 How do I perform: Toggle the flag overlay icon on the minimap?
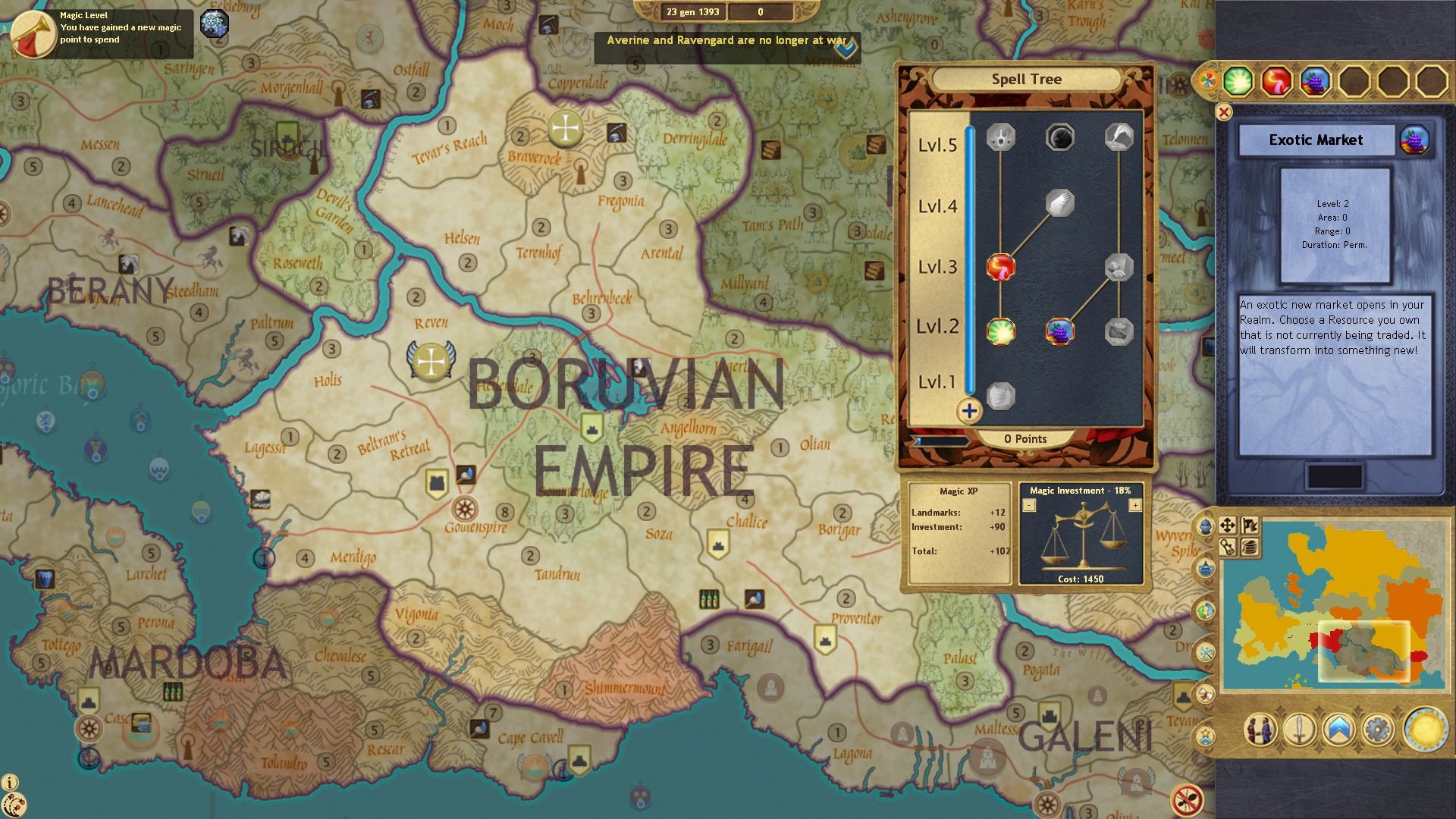point(1251,526)
